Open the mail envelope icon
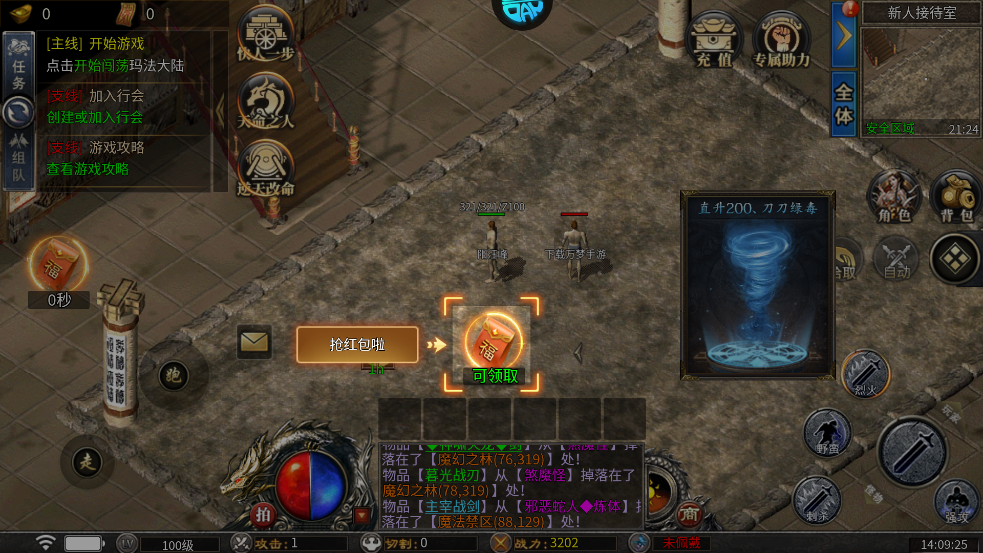Viewport: 983px width, 553px height. click(255, 342)
